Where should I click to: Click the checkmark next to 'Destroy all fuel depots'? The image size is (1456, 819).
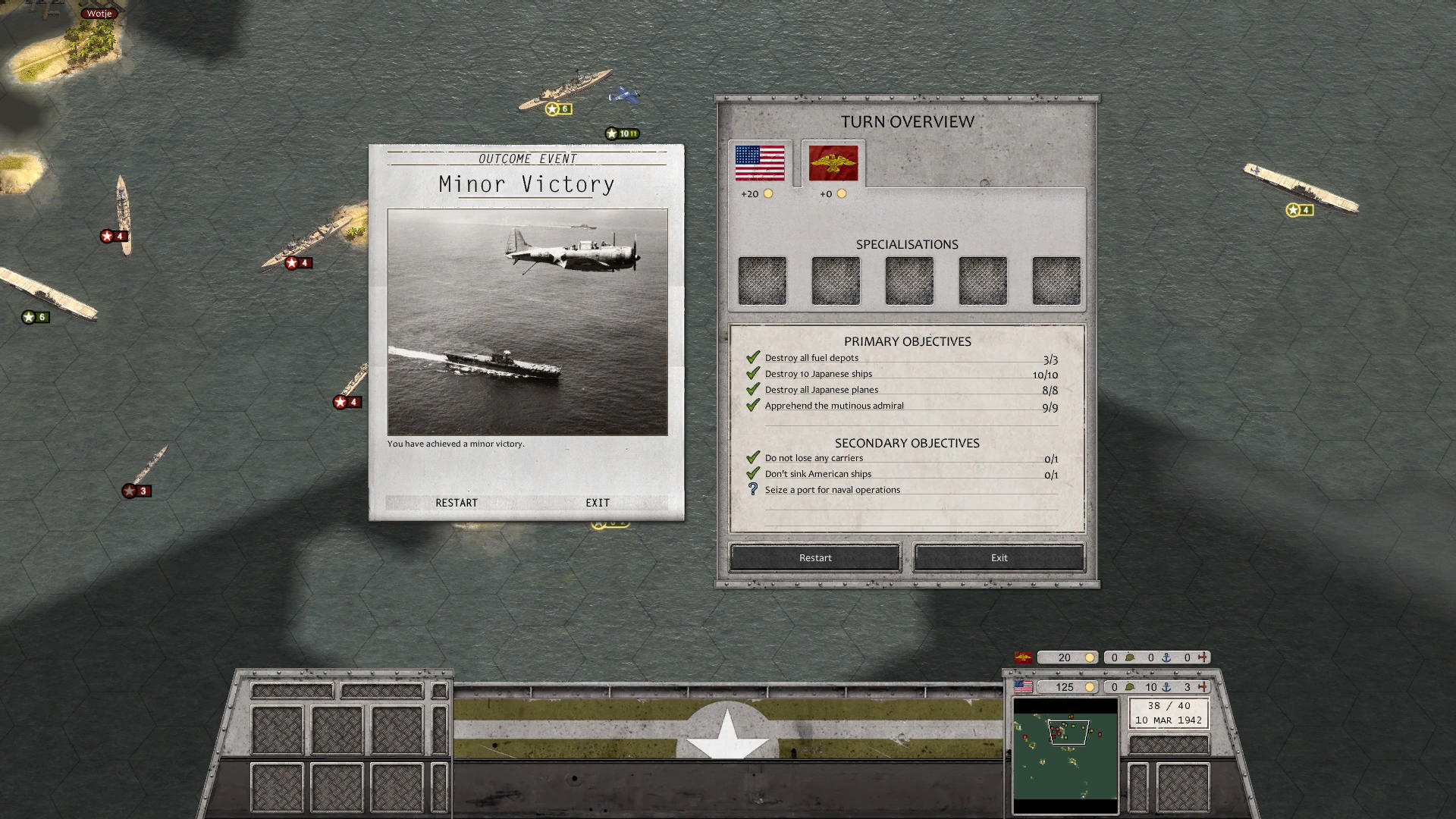tap(753, 356)
